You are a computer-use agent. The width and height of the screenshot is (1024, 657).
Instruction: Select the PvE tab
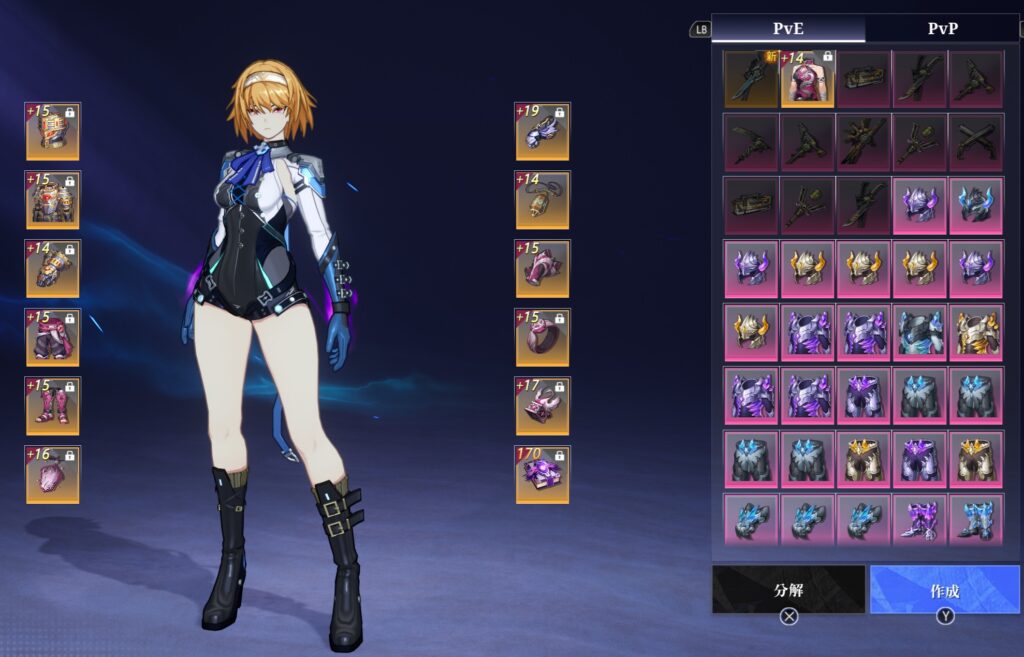coord(788,28)
